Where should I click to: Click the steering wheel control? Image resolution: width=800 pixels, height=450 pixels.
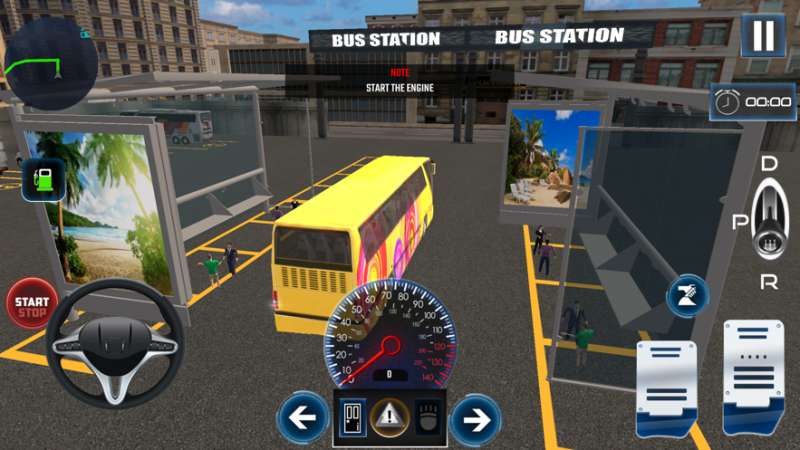click(113, 341)
